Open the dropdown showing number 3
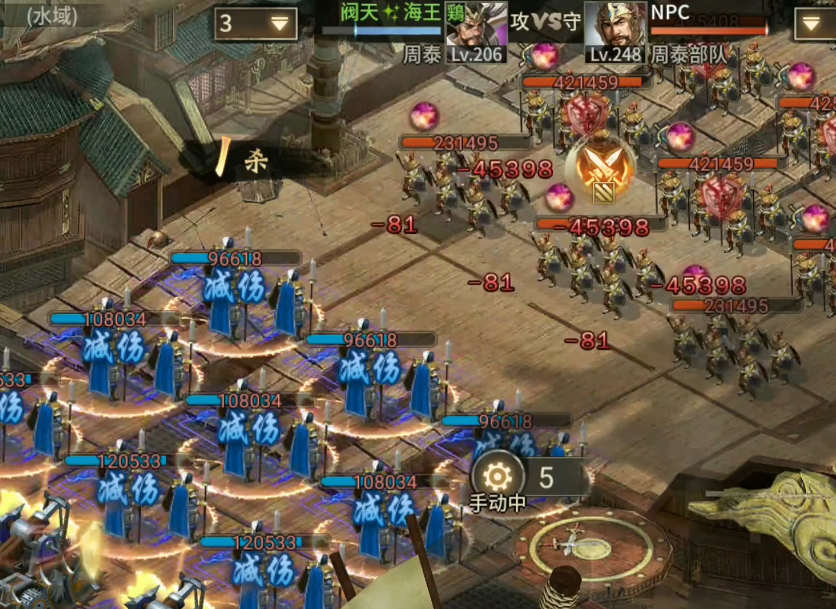 pyautogui.click(x=255, y=24)
